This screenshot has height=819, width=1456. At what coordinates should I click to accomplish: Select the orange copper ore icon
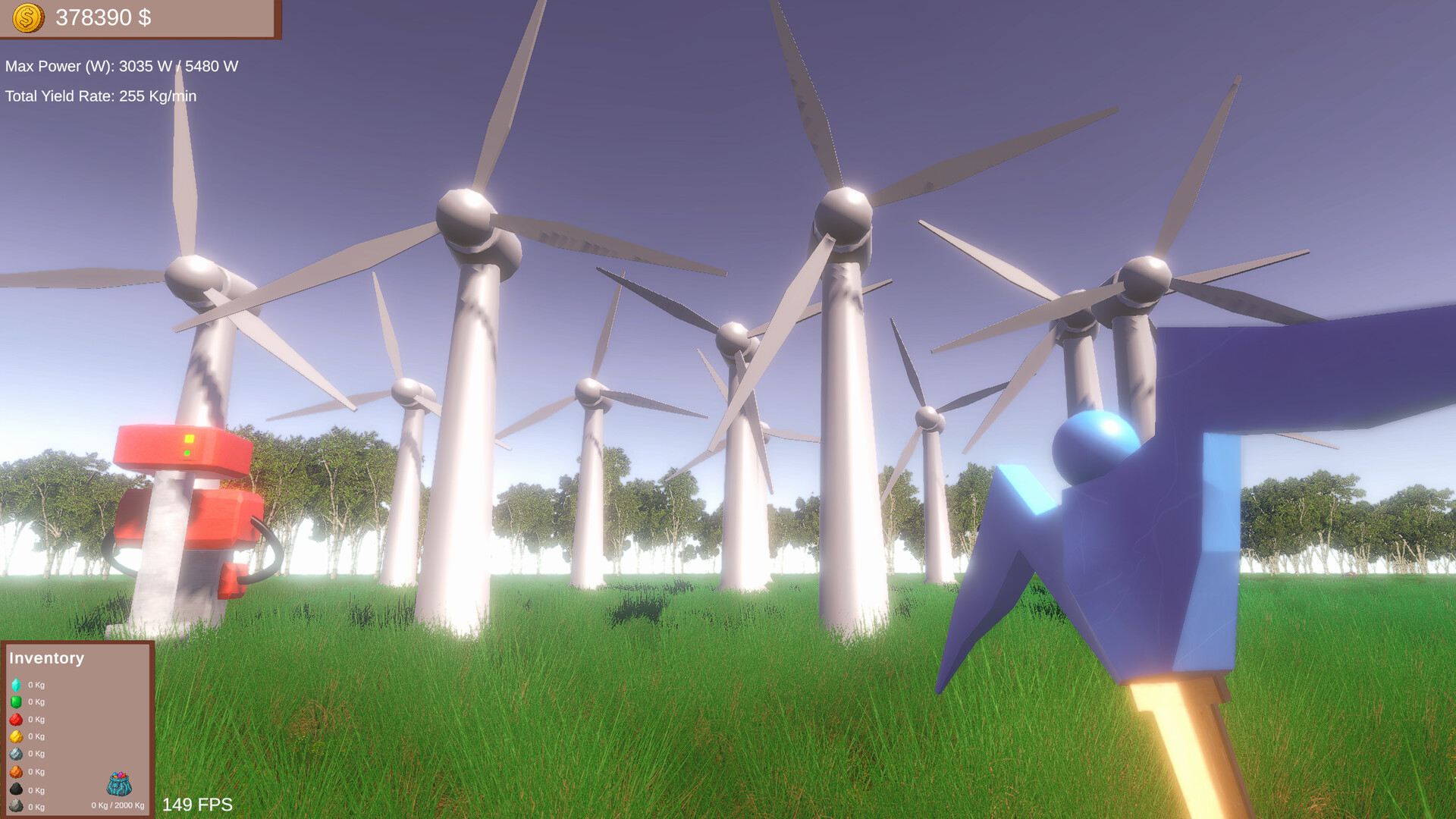(x=16, y=771)
